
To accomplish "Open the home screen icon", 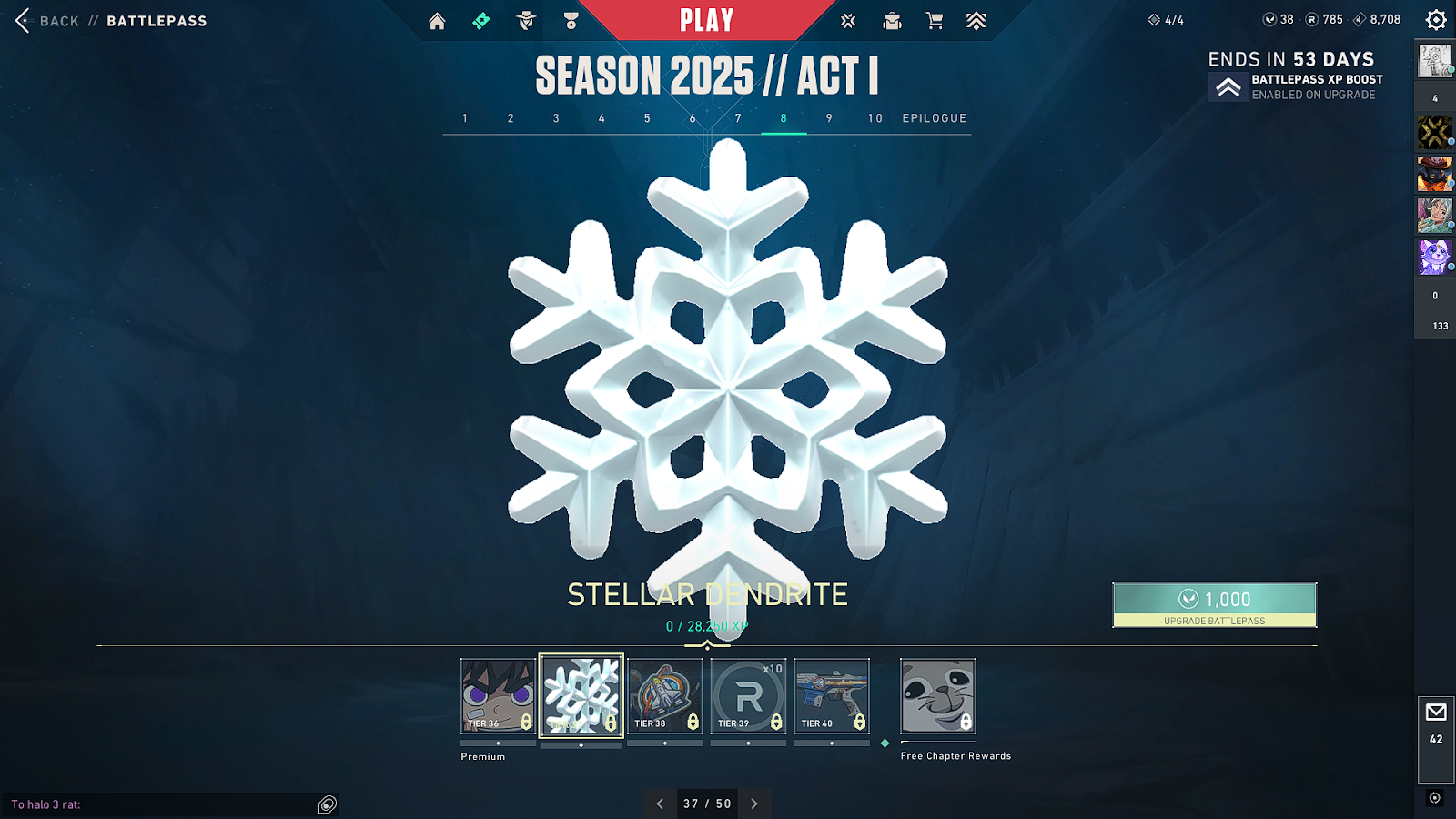I will 438,21.
